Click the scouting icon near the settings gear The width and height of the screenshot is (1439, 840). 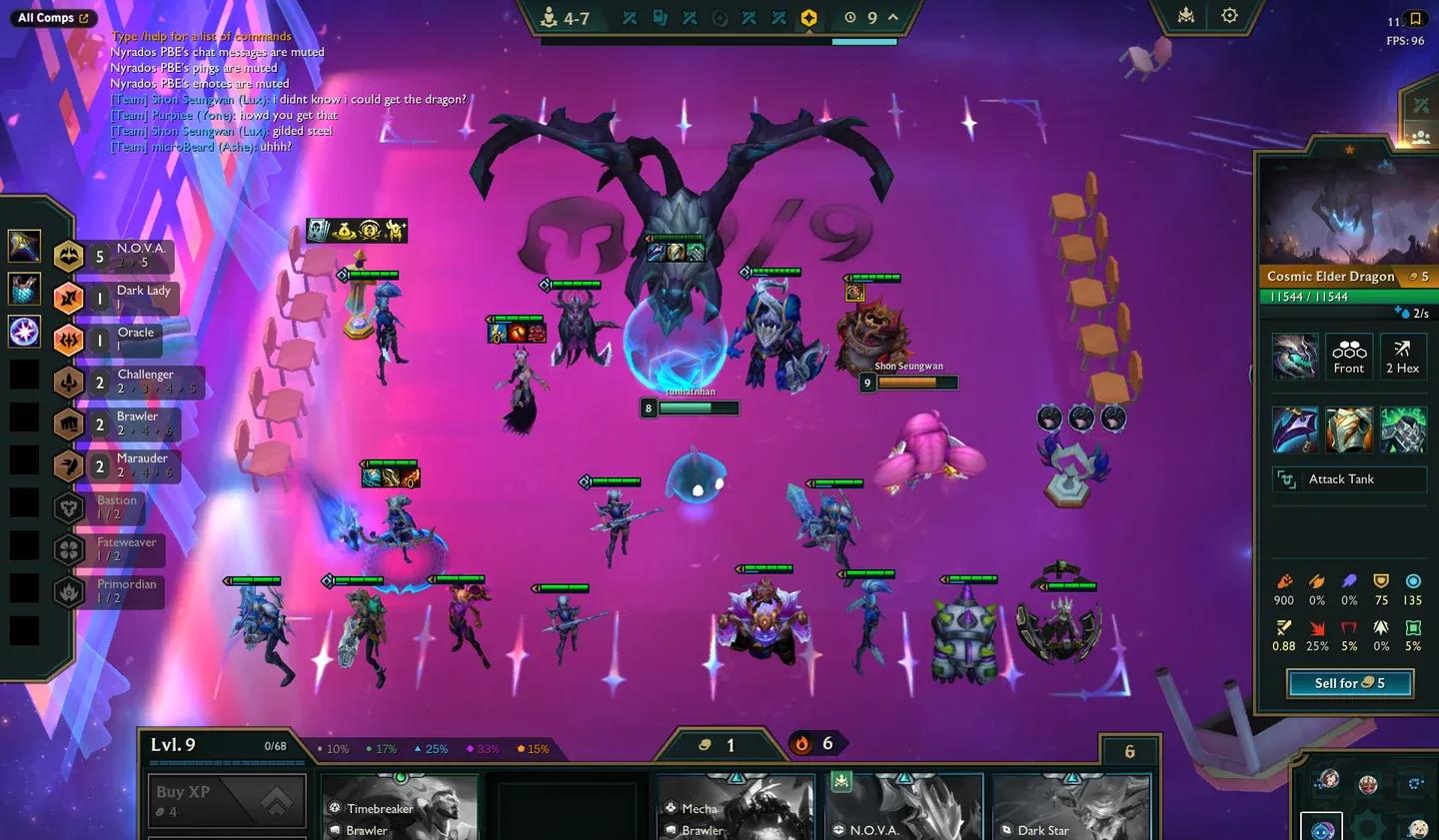coord(1185,16)
